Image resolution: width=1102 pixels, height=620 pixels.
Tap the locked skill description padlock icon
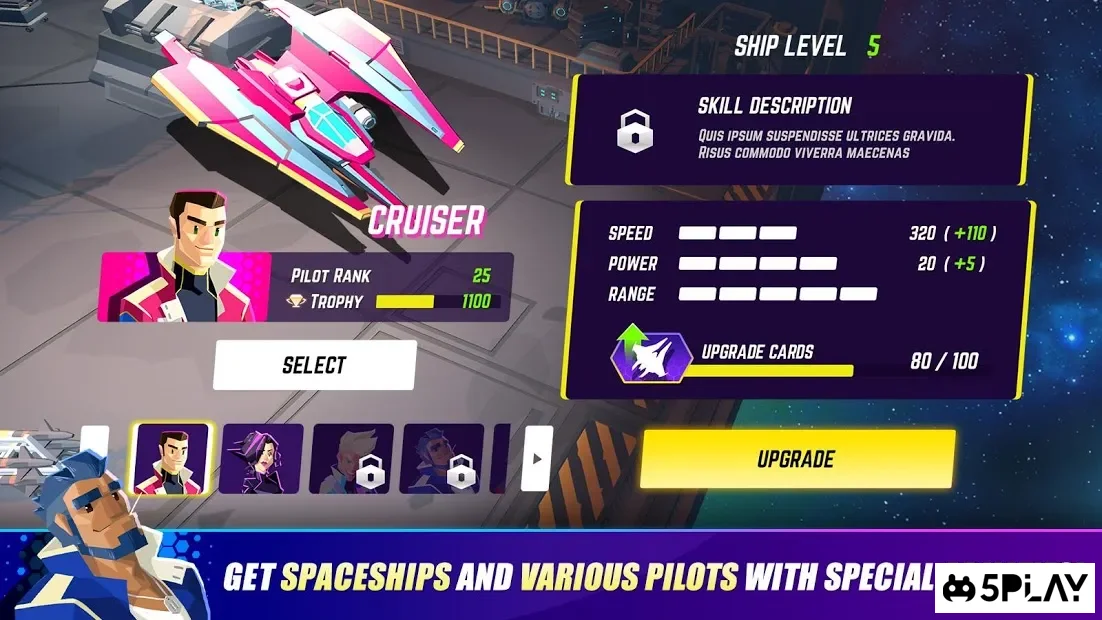[635, 131]
